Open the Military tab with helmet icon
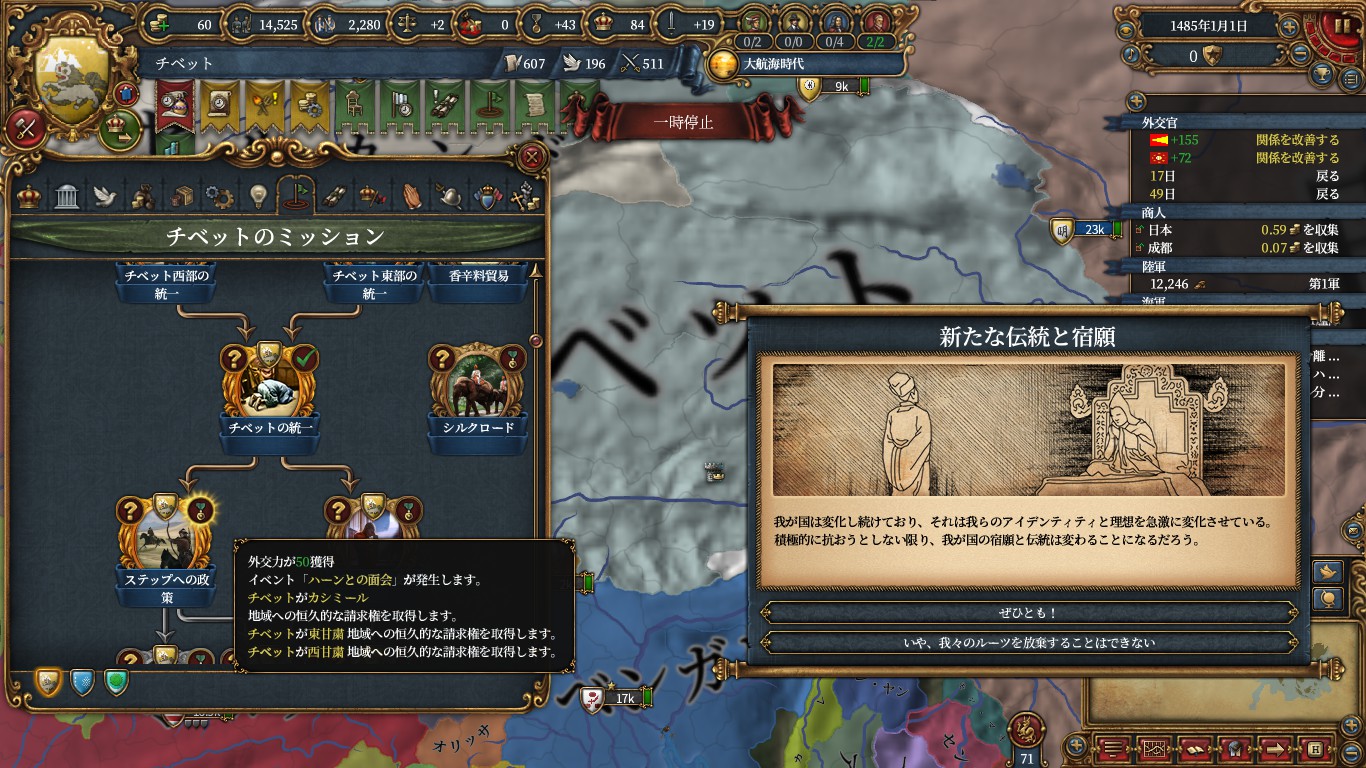1366x768 pixels. [451, 195]
